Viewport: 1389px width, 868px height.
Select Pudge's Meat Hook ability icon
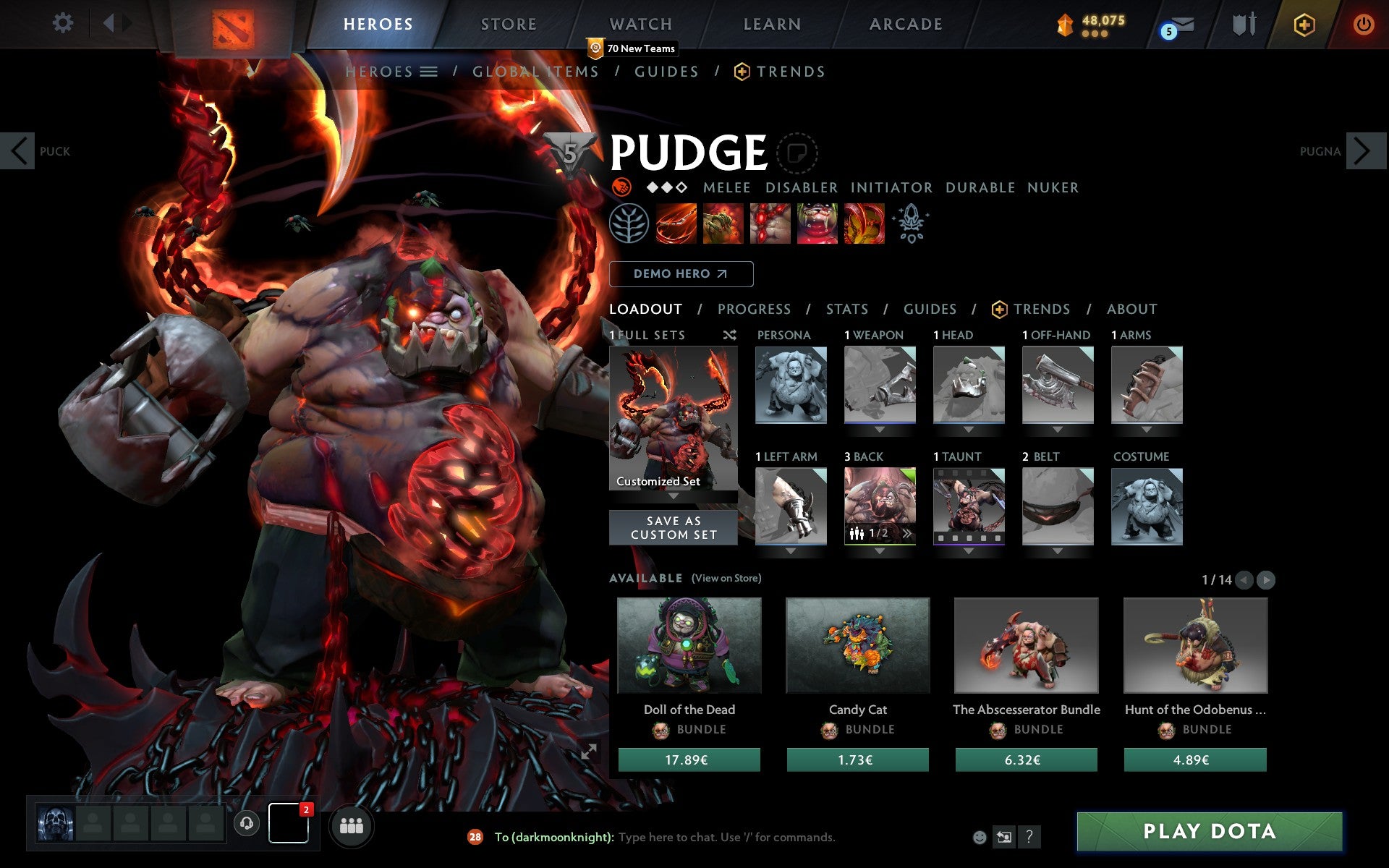point(676,222)
